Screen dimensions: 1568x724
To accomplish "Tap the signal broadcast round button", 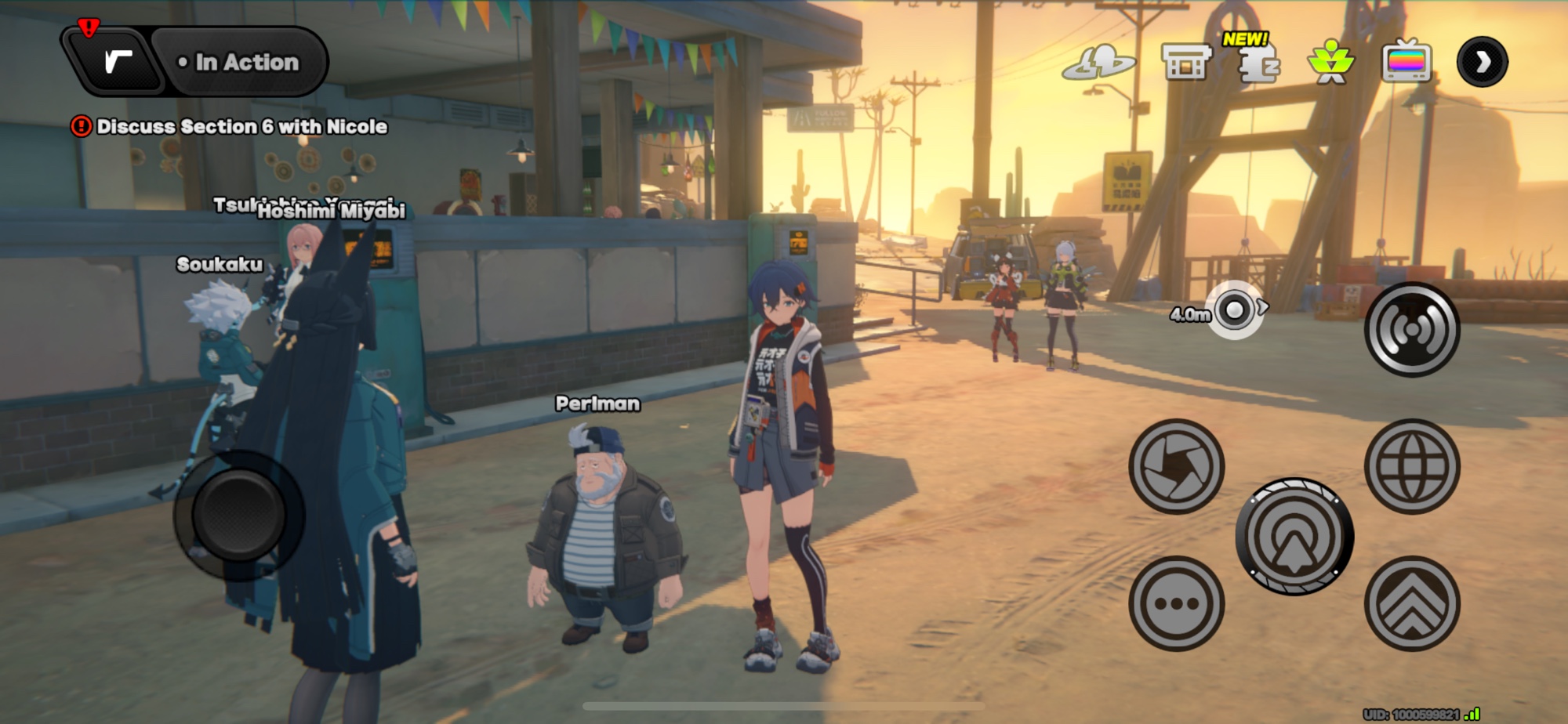I will click(1412, 330).
